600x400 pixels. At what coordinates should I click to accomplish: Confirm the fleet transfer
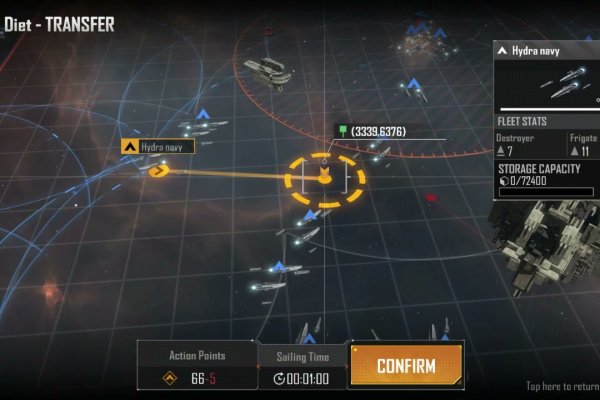[406, 366]
